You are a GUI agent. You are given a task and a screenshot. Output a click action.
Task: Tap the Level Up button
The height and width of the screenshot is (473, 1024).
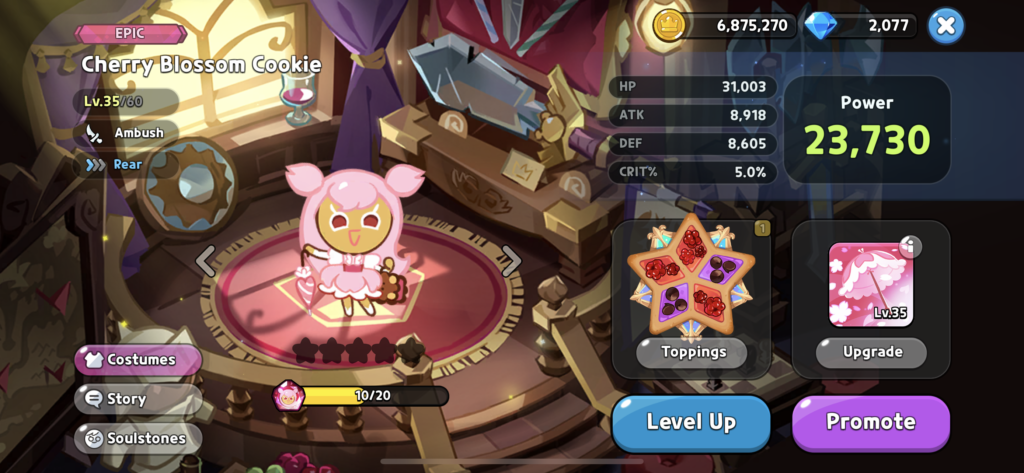pyautogui.click(x=691, y=422)
